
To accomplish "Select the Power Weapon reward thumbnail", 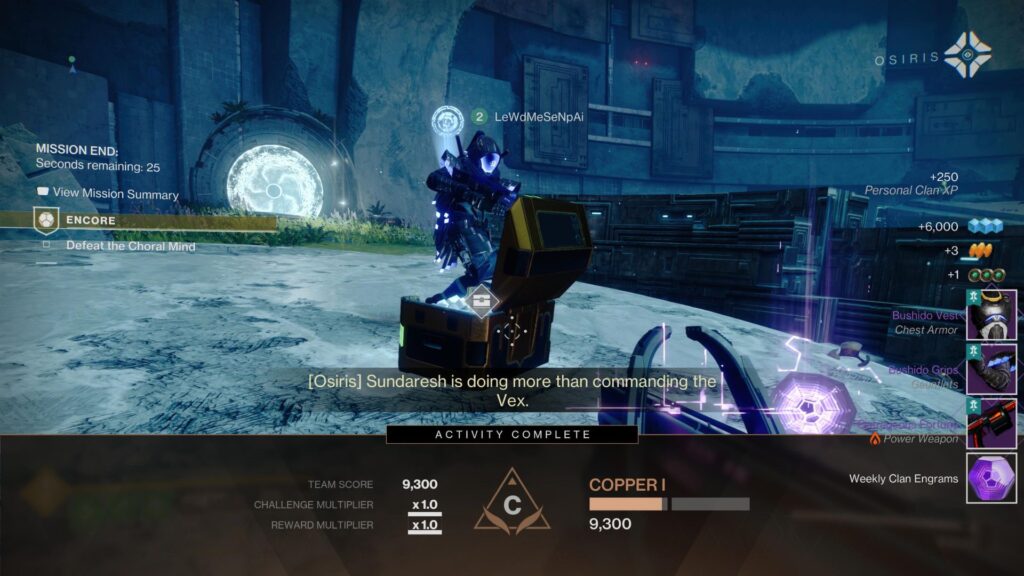I will point(991,423).
